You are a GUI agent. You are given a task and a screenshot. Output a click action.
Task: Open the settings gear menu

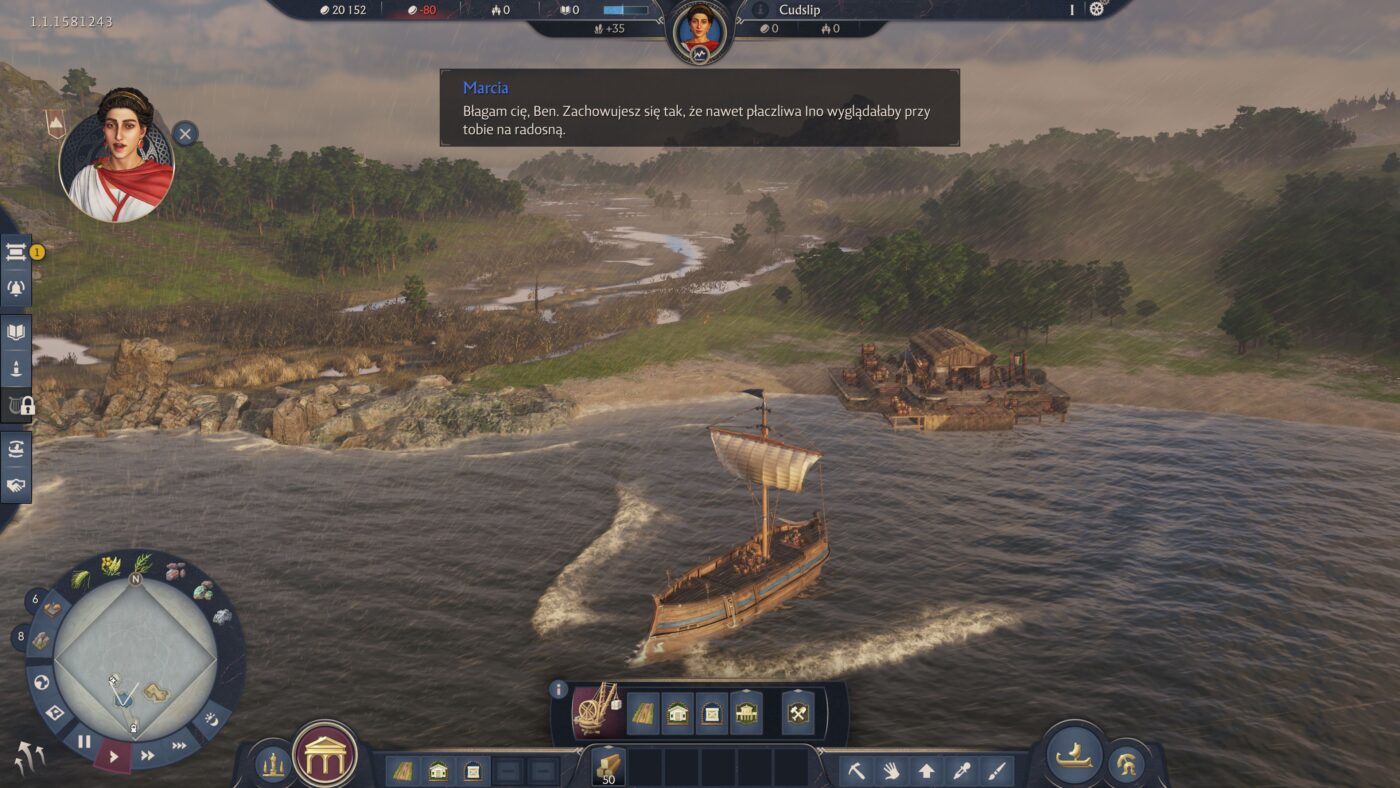click(x=1097, y=9)
